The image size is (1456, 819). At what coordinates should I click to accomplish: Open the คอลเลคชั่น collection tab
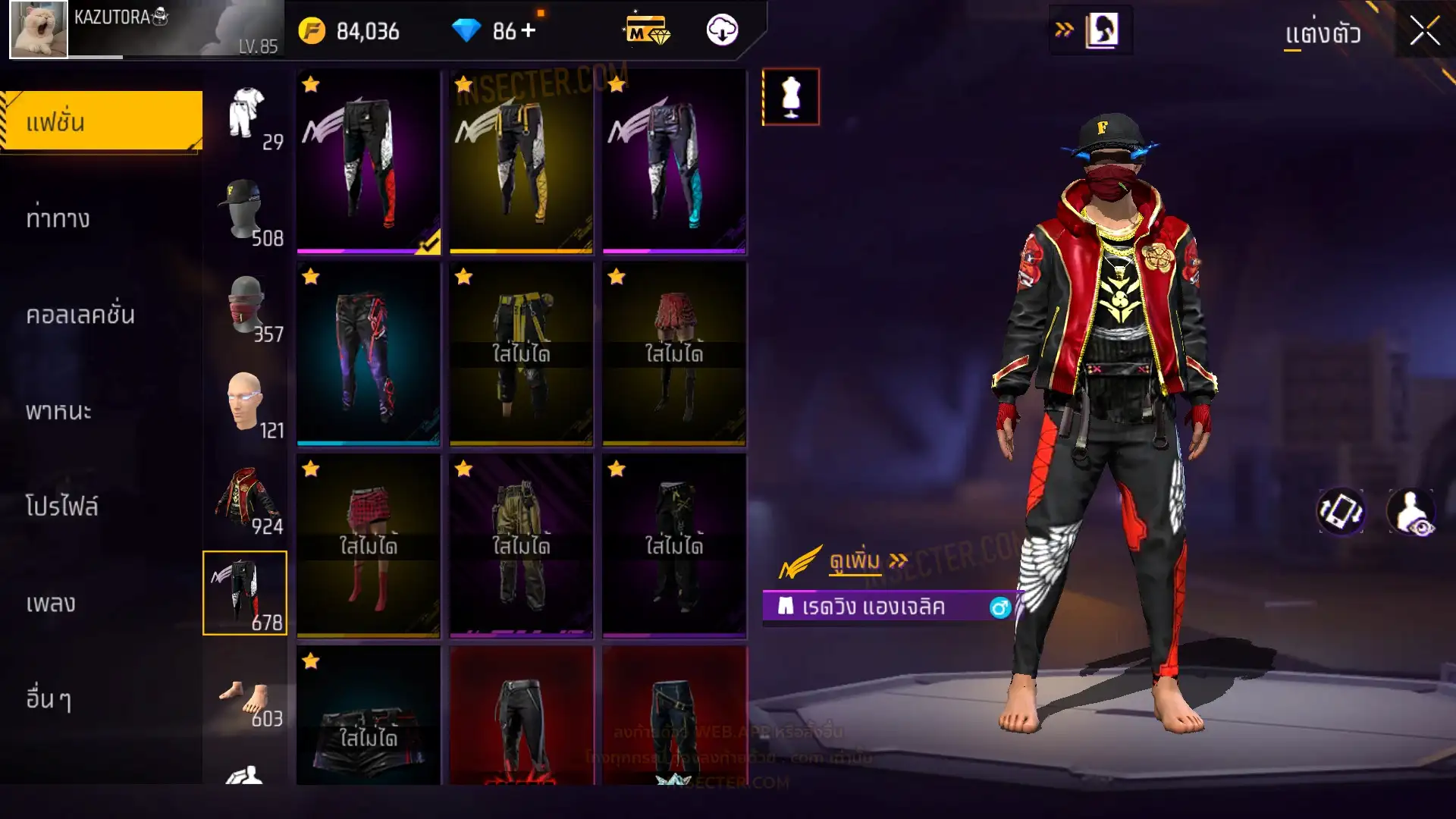tap(80, 315)
